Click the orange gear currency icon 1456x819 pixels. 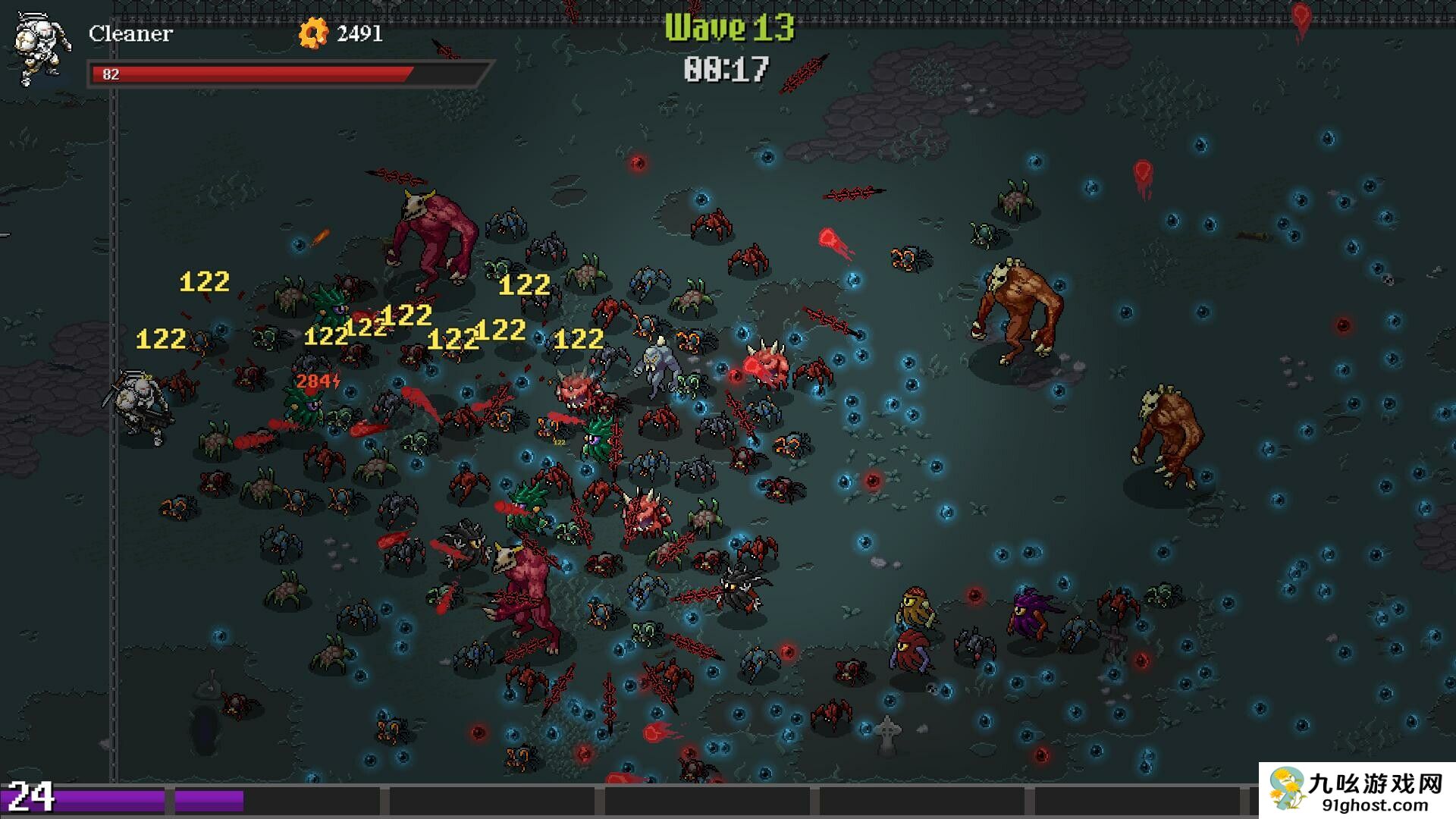(x=312, y=33)
